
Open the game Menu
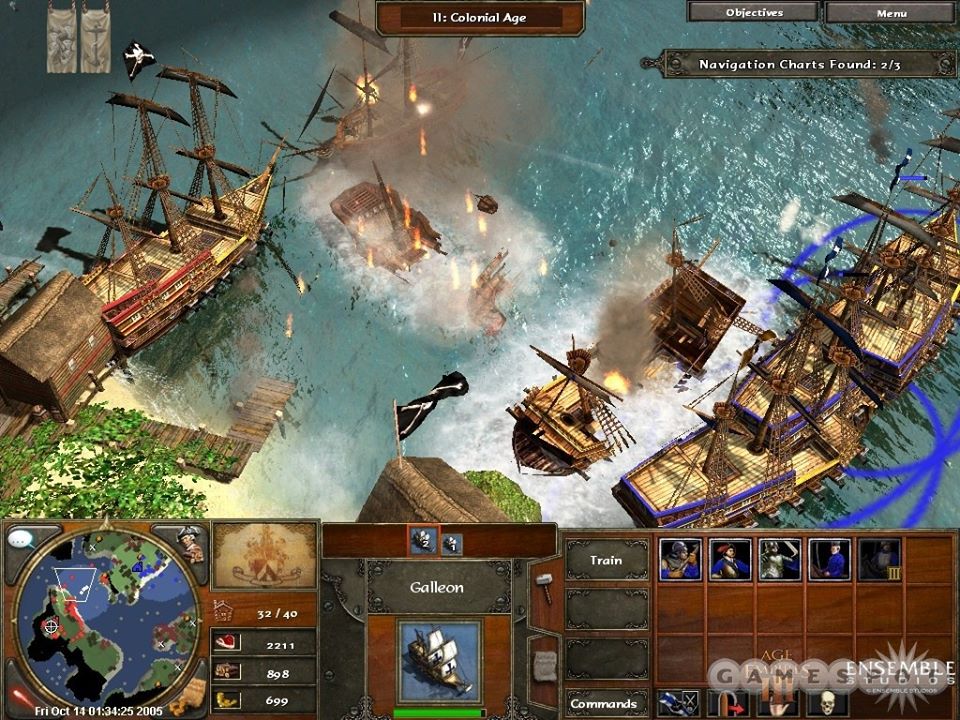tap(891, 13)
